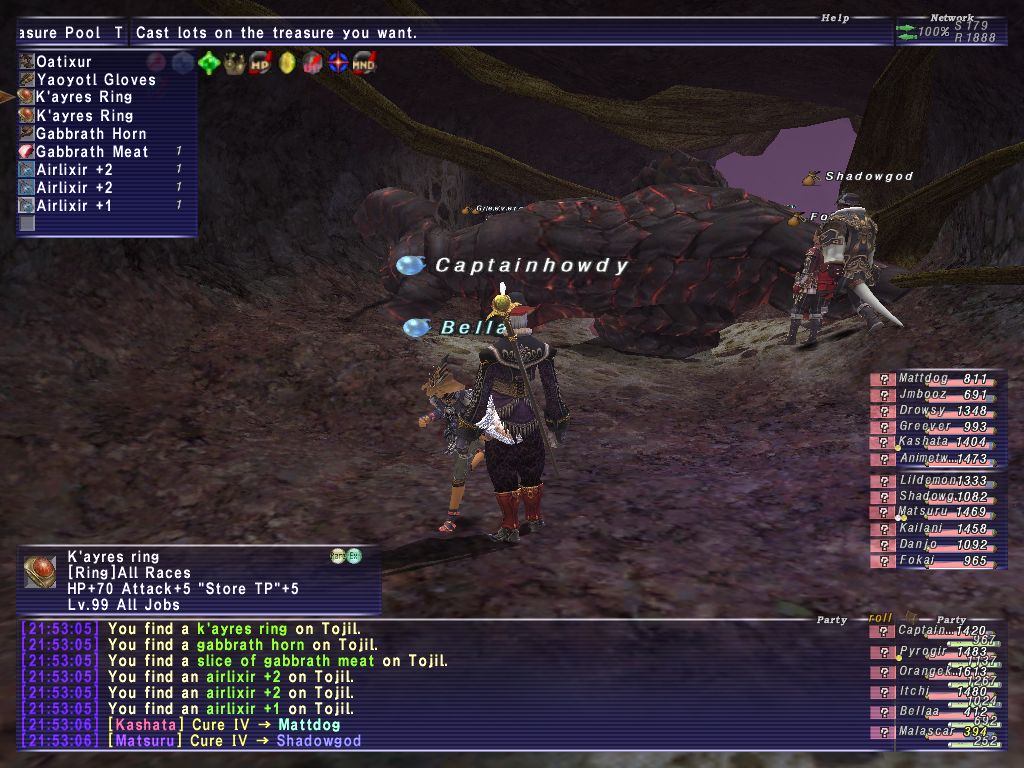Click the MND down status icon

(x=364, y=63)
